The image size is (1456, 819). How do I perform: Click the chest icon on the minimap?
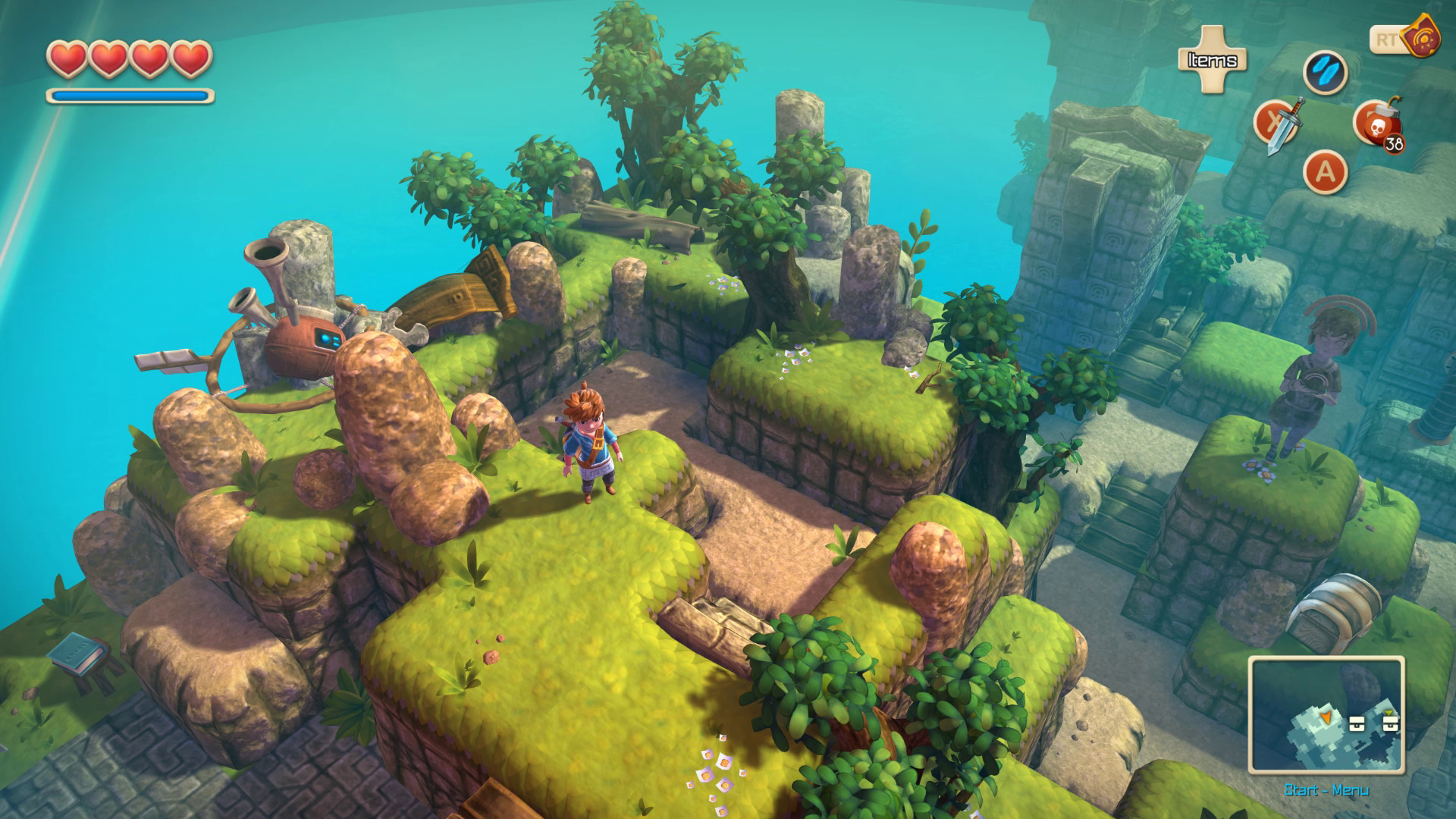click(1357, 723)
